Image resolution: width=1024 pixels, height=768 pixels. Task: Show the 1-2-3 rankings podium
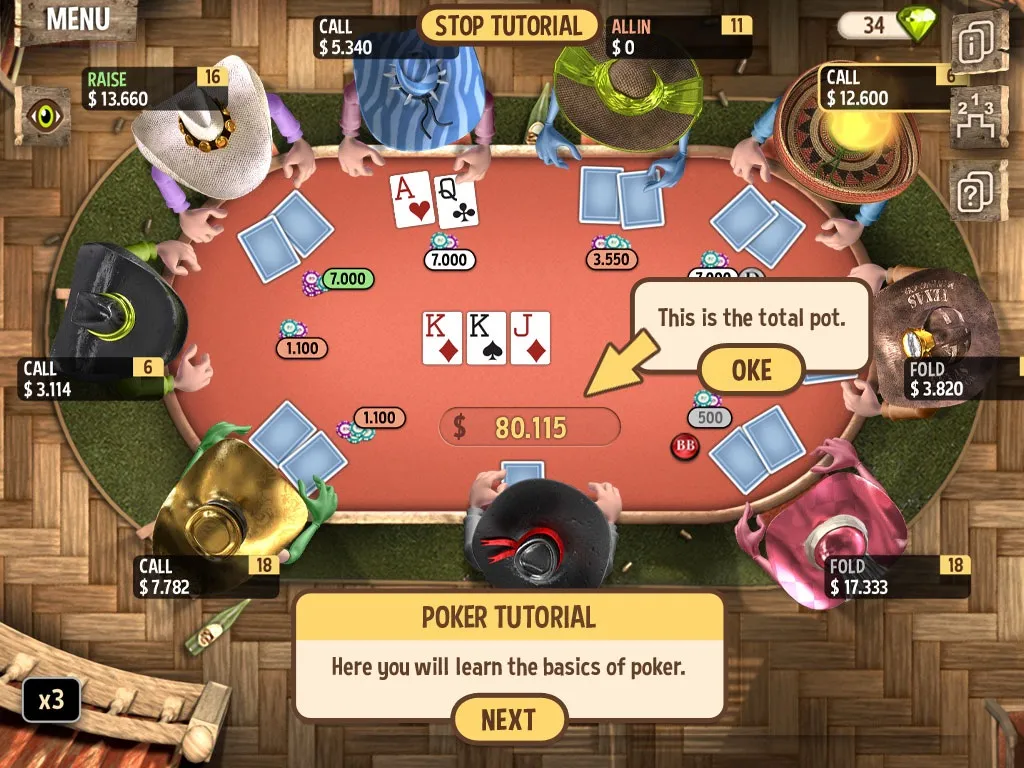click(978, 116)
